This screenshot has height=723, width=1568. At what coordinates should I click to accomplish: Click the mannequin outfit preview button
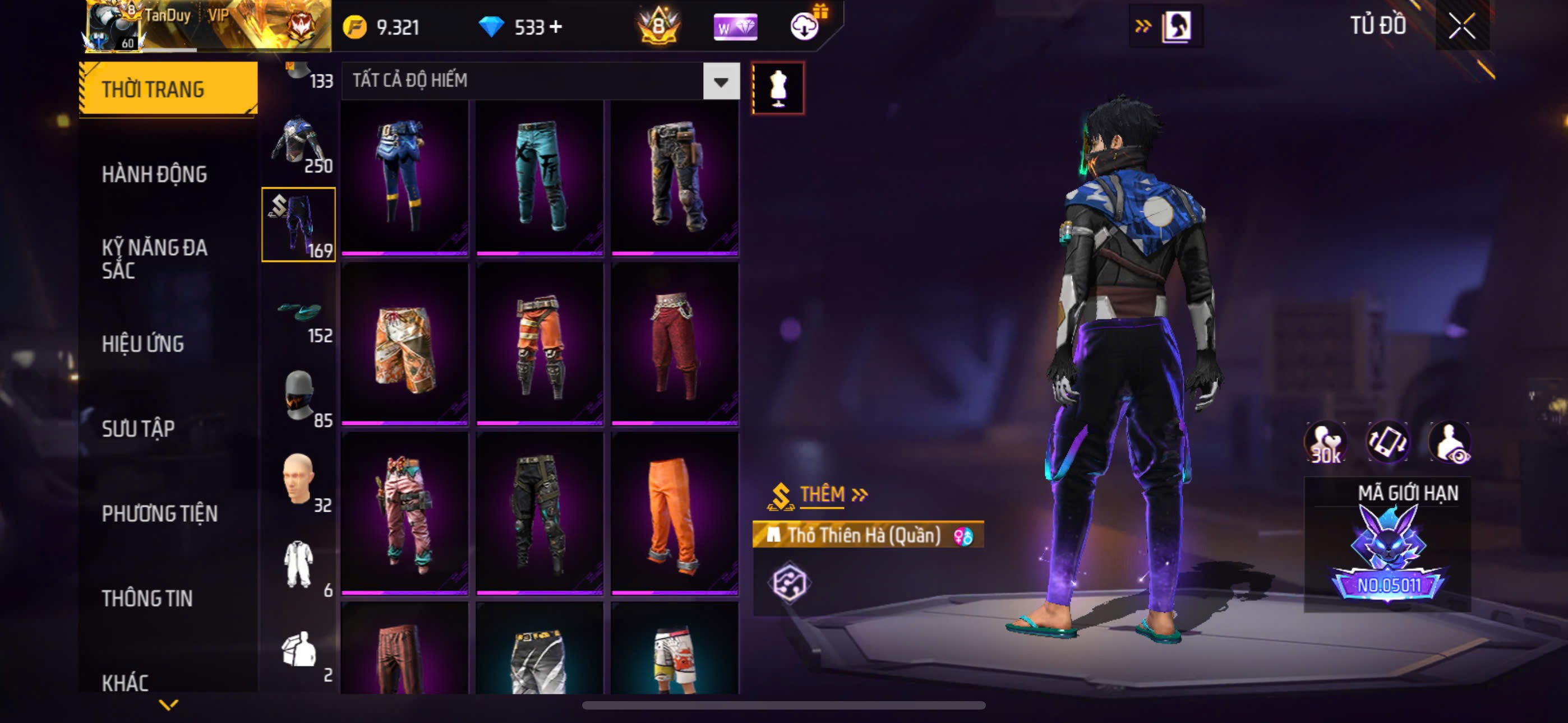pos(778,88)
